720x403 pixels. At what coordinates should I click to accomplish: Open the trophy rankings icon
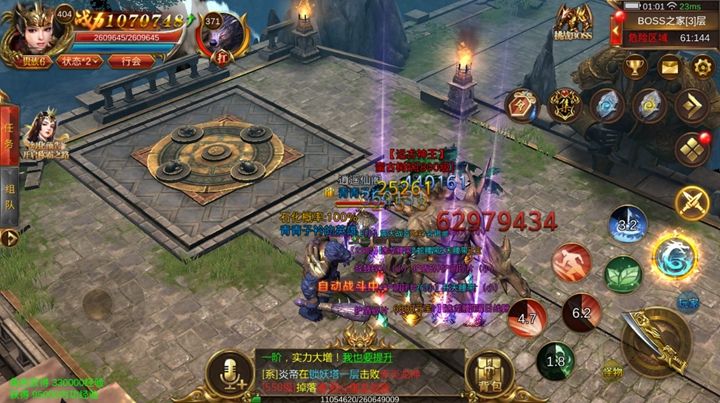[634, 66]
